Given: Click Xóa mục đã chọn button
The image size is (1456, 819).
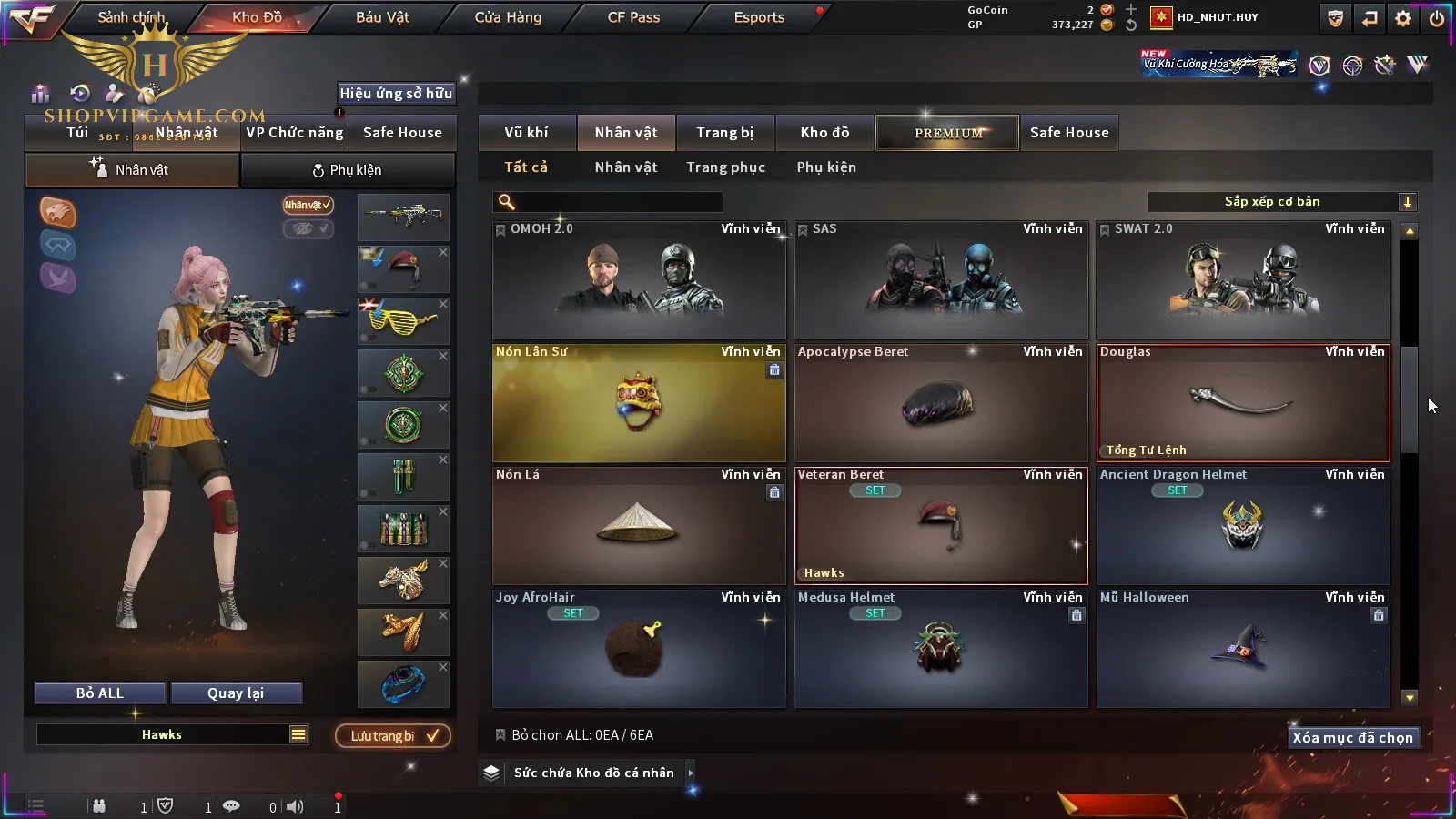Looking at the screenshot, I should [1352, 738].
